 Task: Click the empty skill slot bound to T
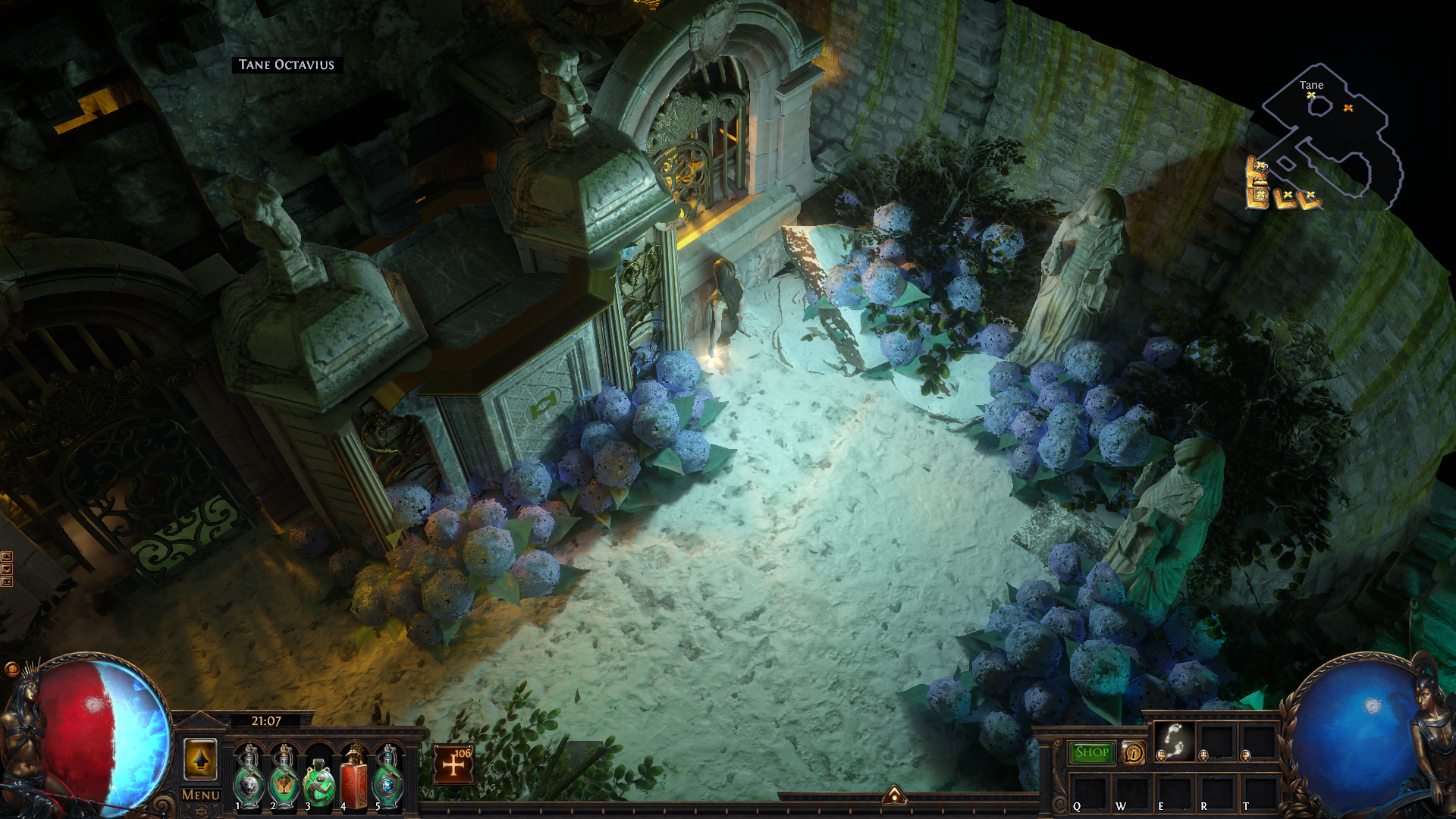pos(1259,791)
